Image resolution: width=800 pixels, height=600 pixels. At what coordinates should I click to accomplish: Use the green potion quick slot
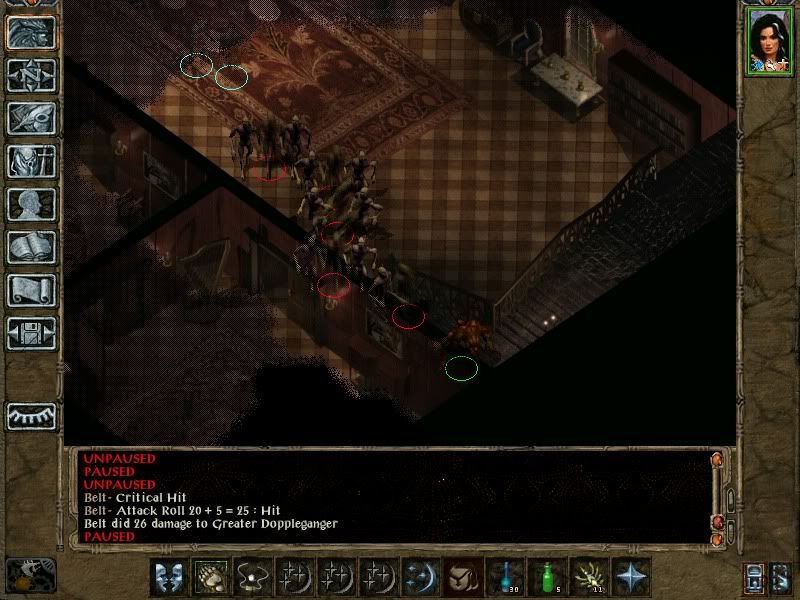coord(547,577)
